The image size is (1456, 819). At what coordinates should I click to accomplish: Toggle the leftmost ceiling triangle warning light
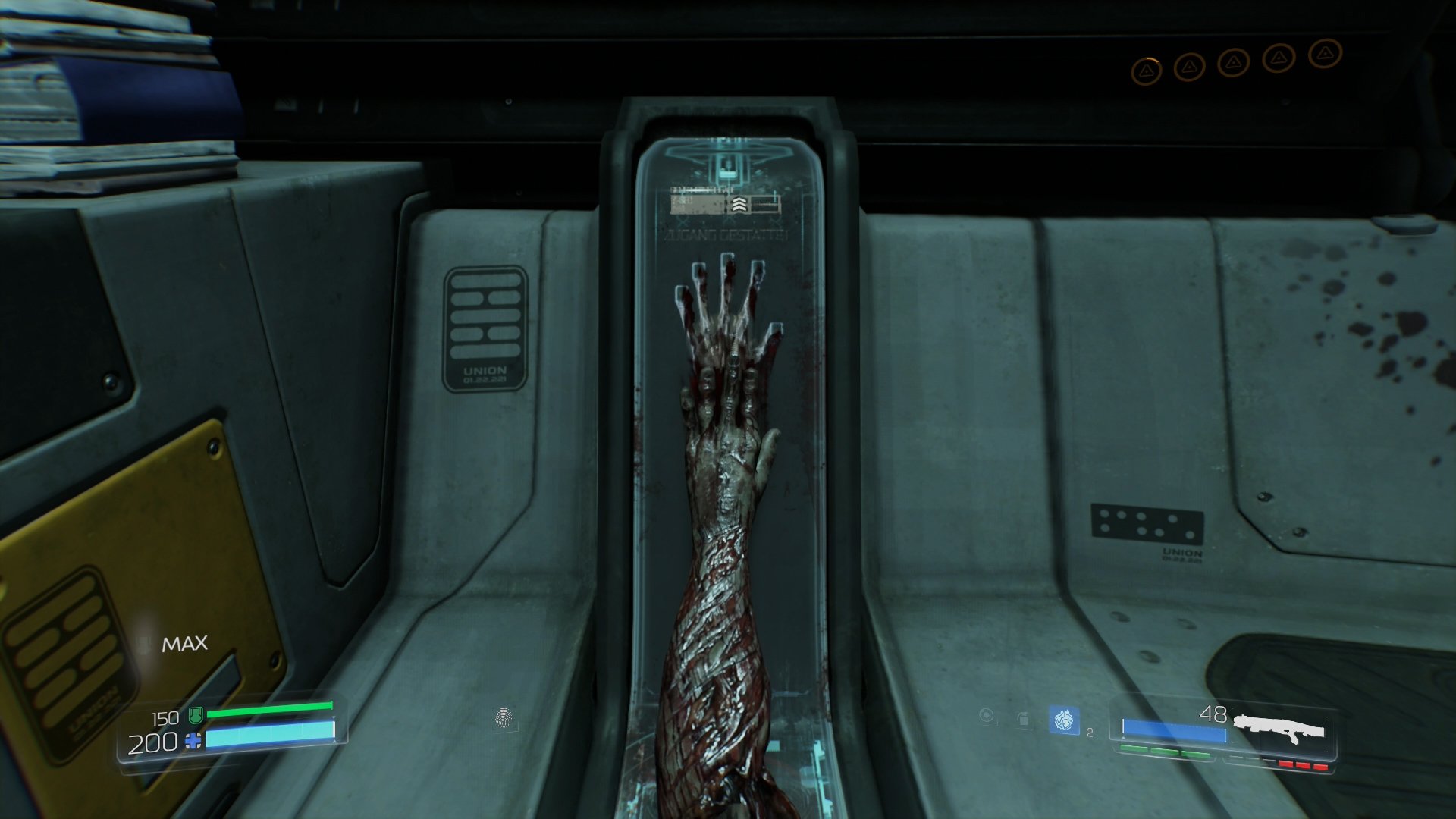pyautogui.click(x=1147, y=70)
